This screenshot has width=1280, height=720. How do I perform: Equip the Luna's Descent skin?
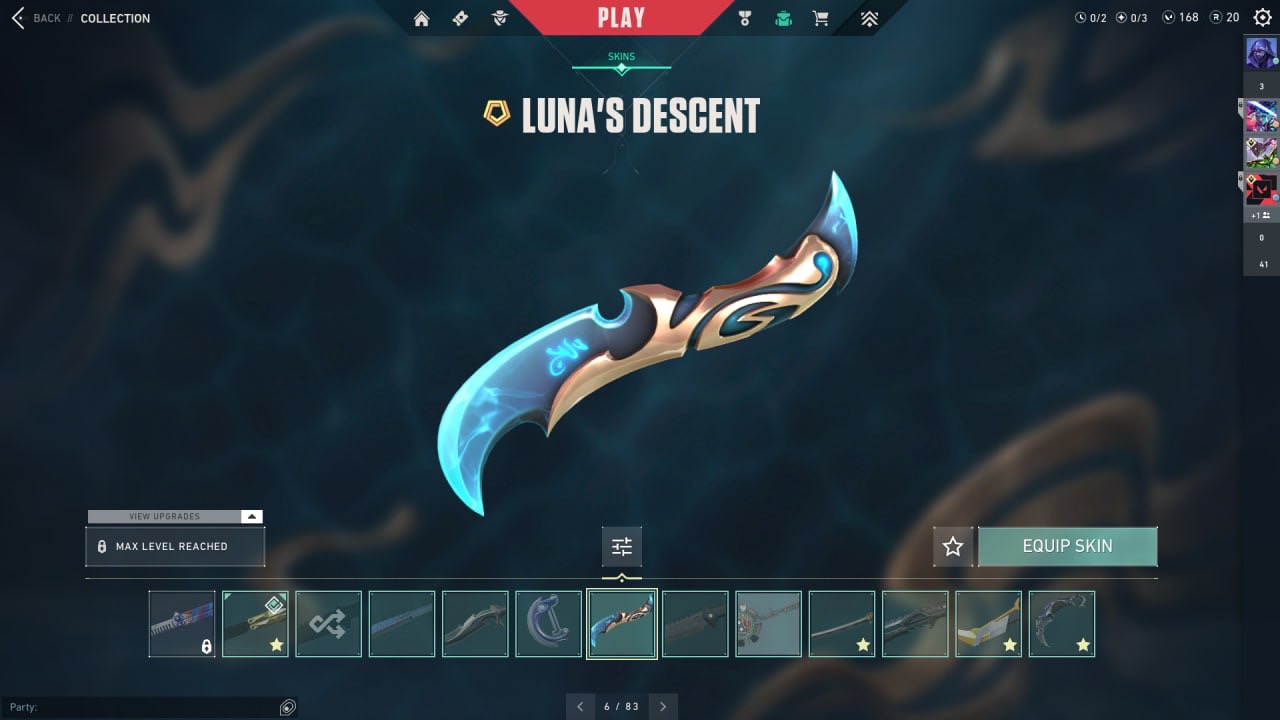(x=1067, y=546)
